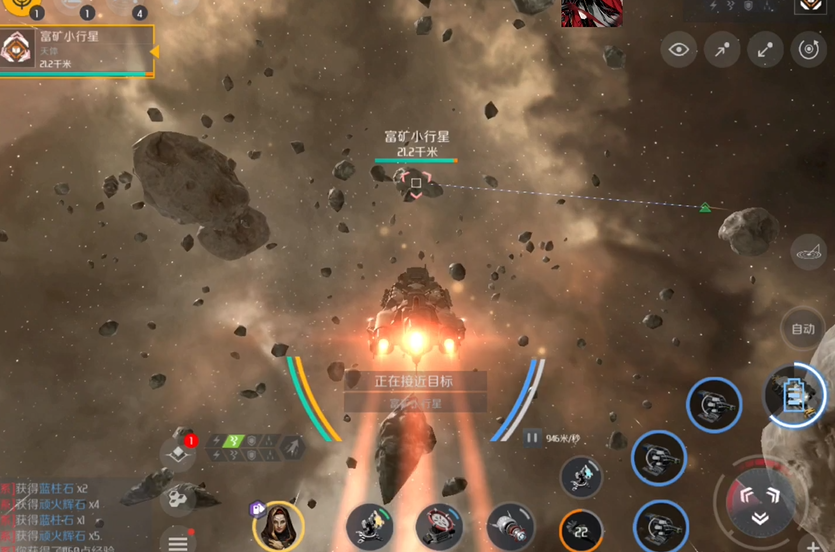Screen dimensions: 835x552
Task: Tap the small plus button in the corner
Action: pyautogui.click(x=814, y=545)
